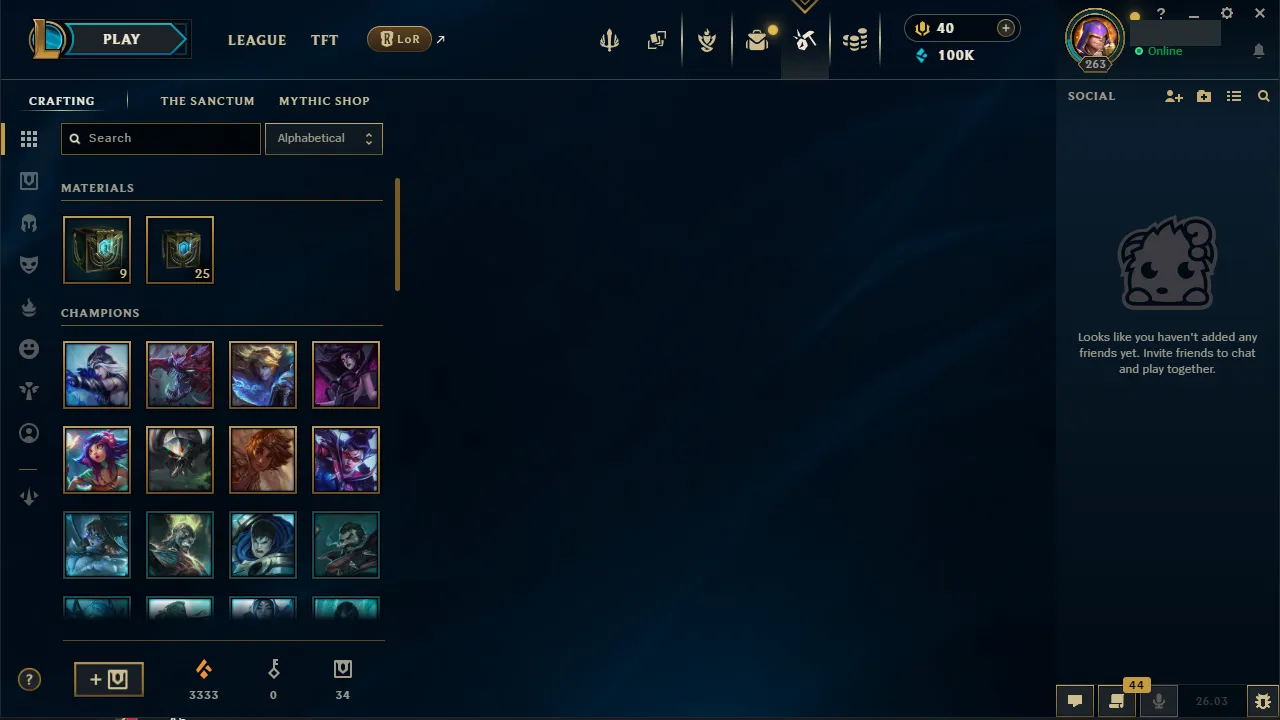
Task: Open the notification bell
Action: [x=1258, y=51]
